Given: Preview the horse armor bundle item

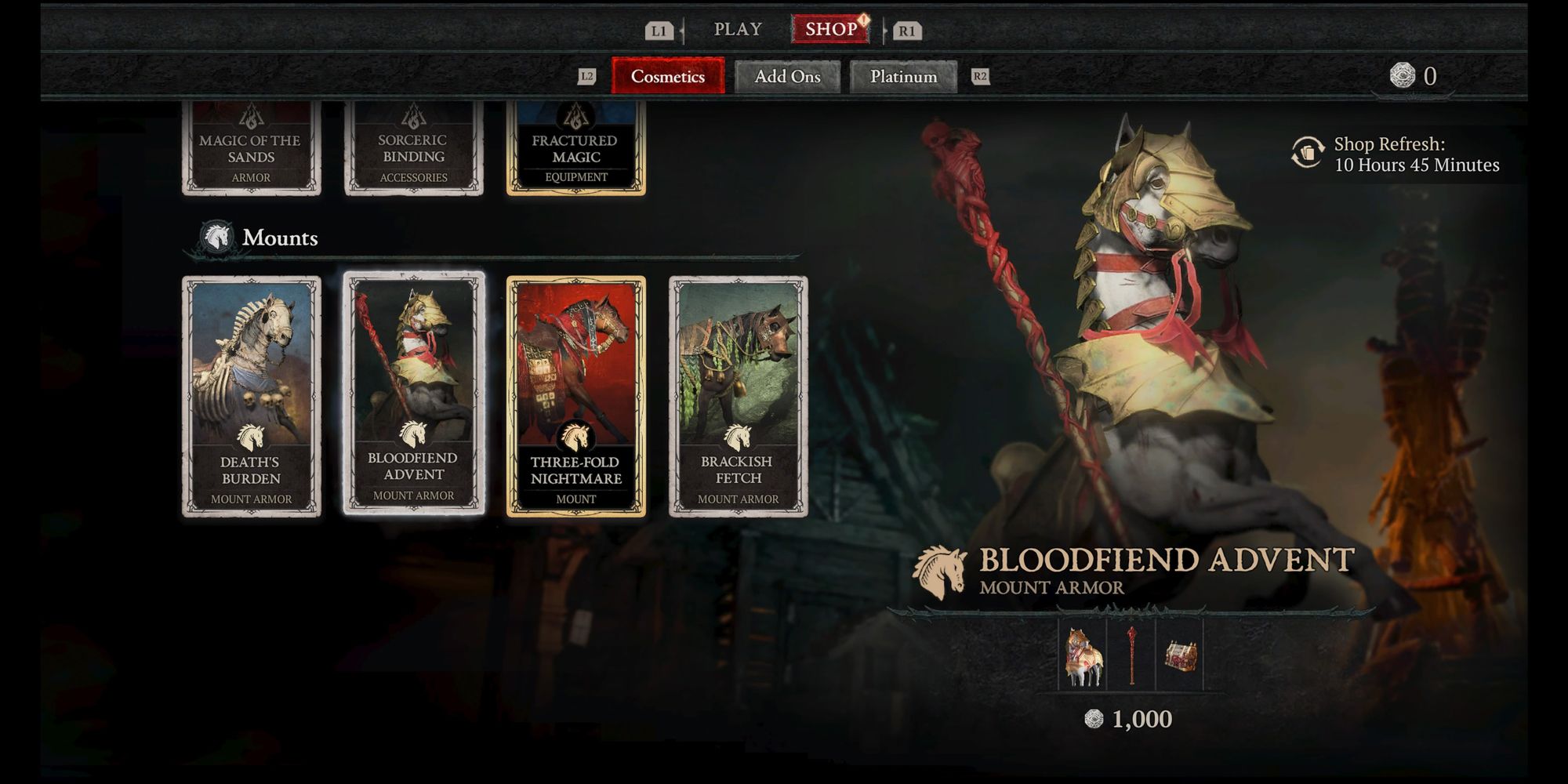Looking at the screenshot, I should point(1083,655).
